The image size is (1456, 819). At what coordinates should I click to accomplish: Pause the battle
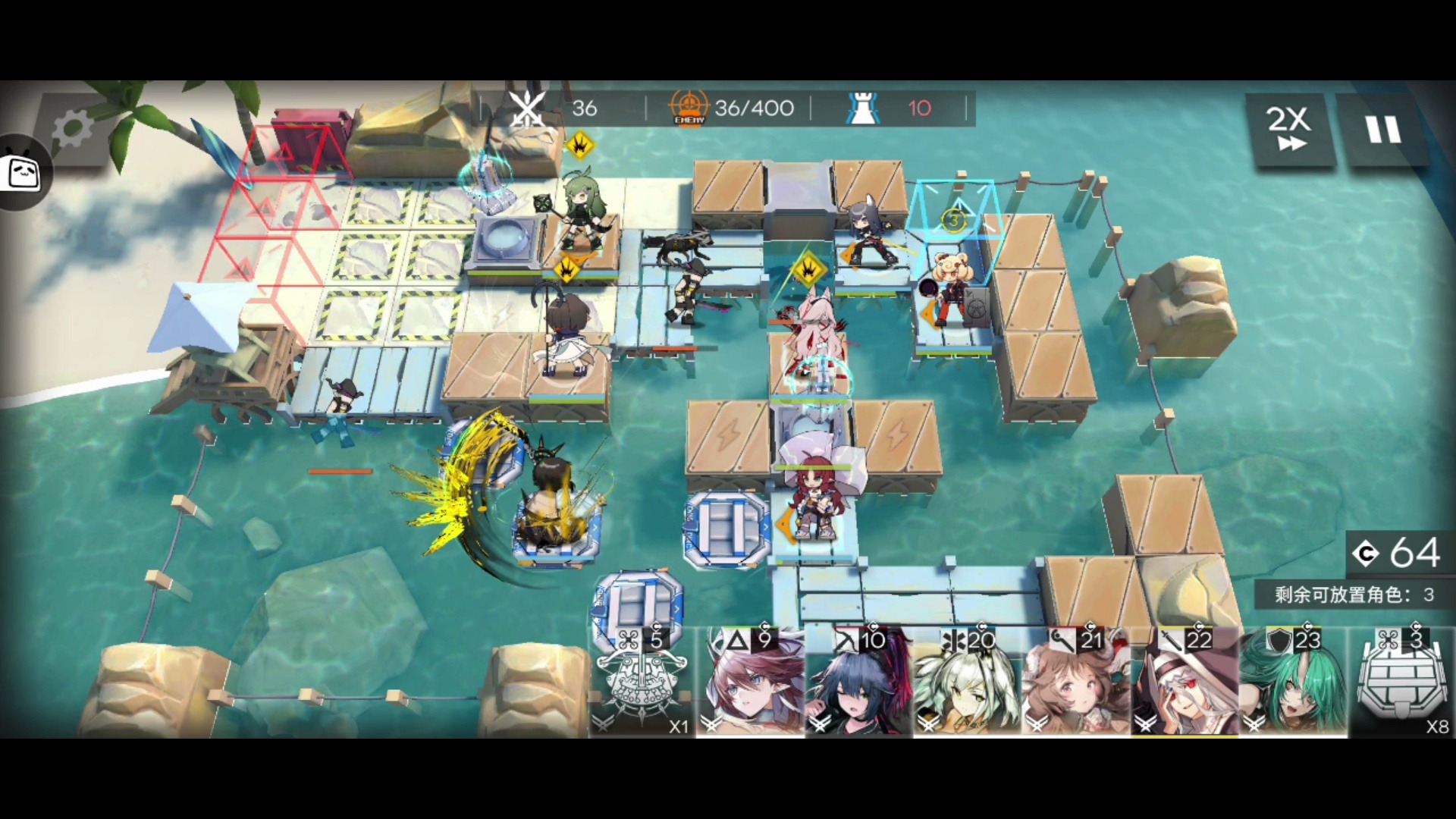pos(1383,129)
